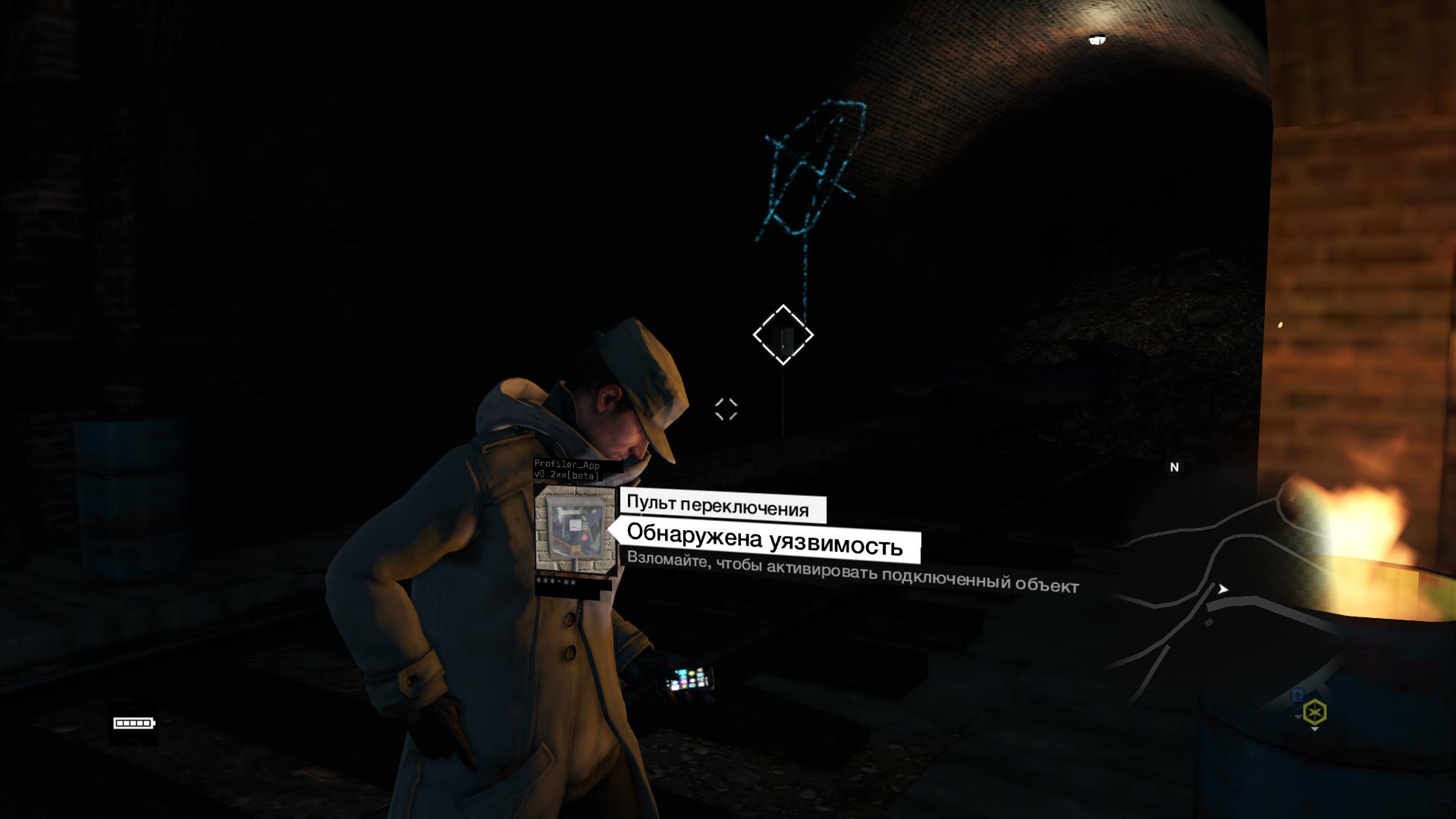Click the blue marker icon on the minimap

click(x=1298, y=695)
